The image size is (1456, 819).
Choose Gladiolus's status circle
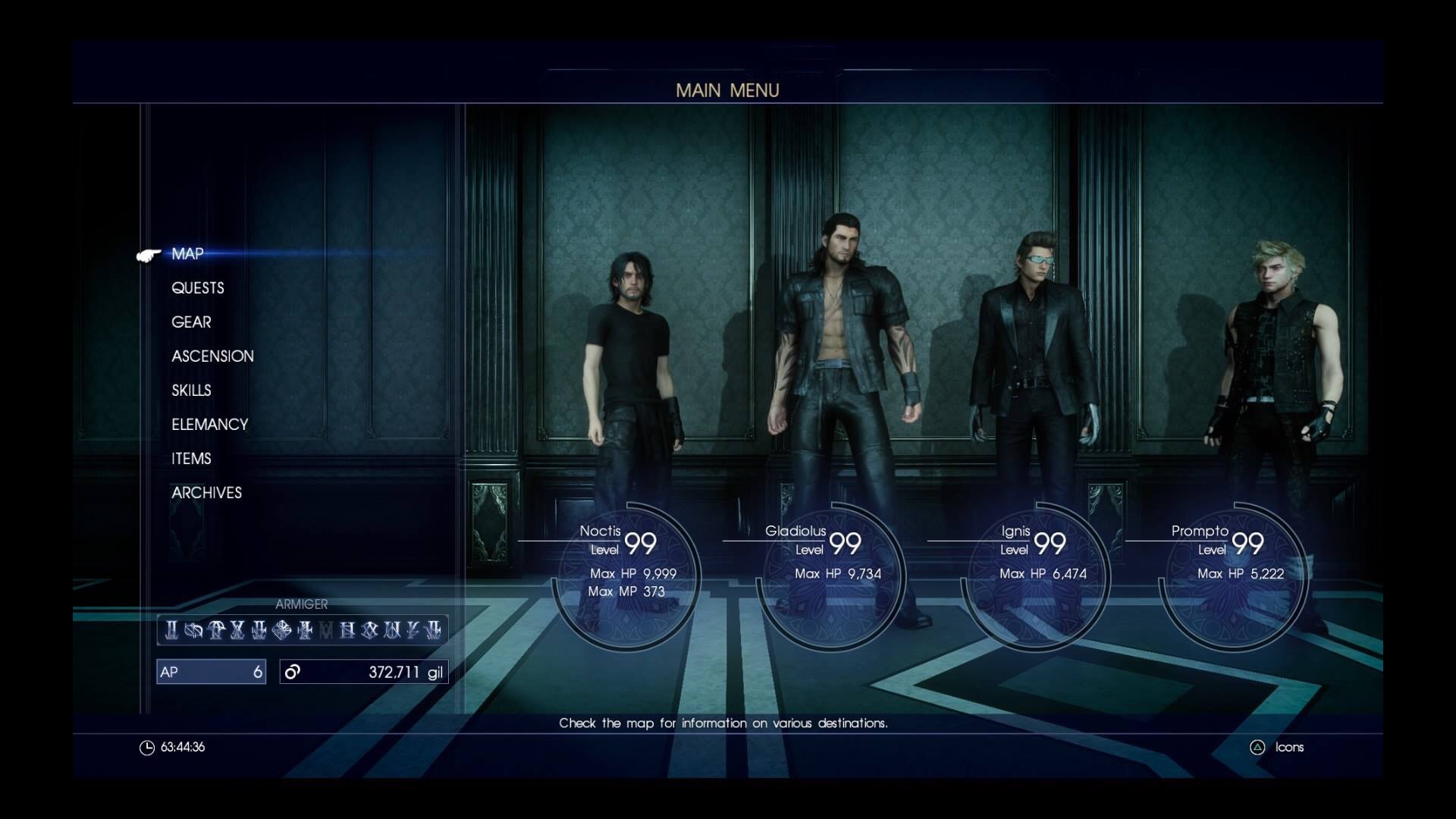(833, 574)
